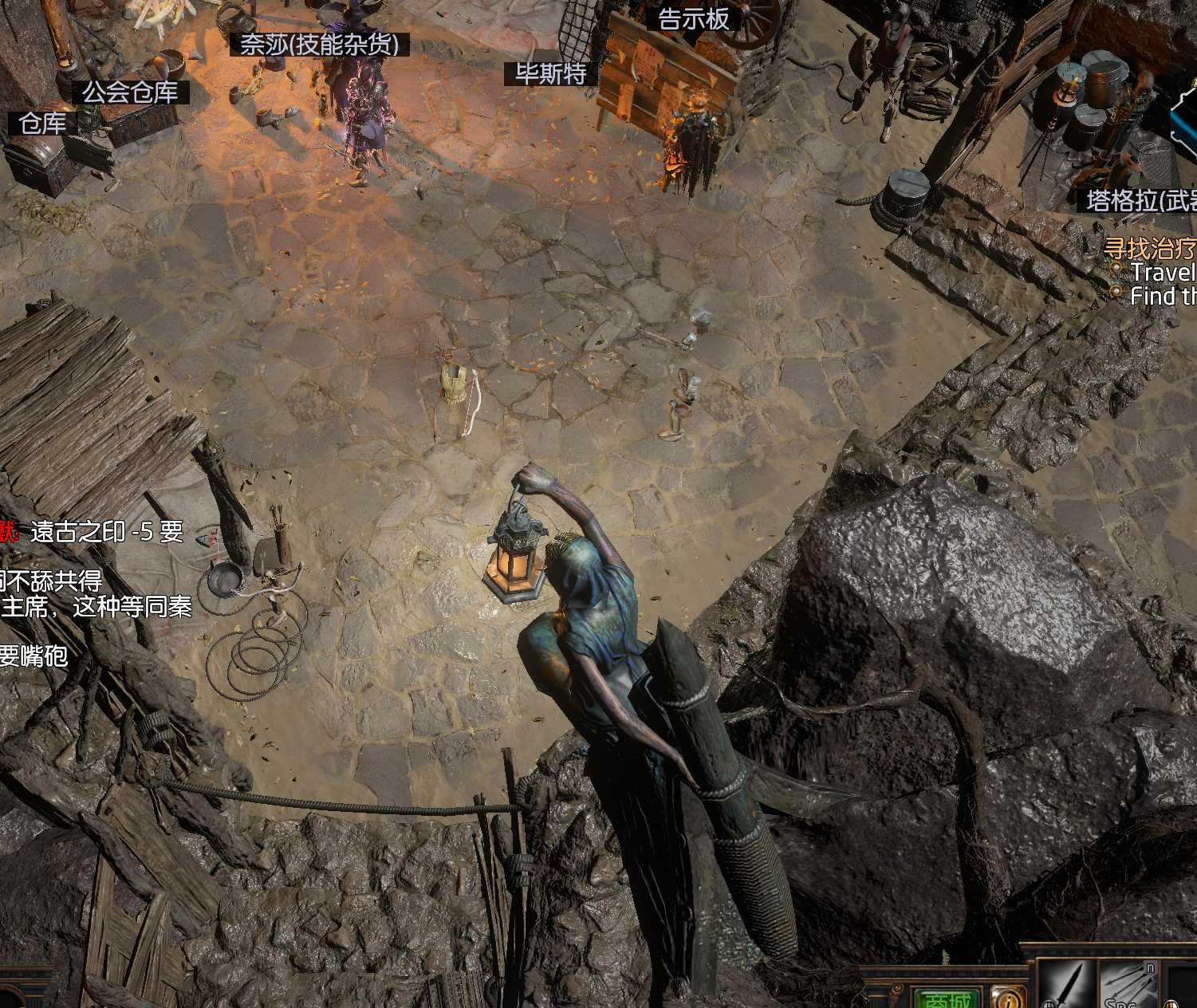This screenshot has height=1008, width=1197.
Task: Click the 仓库 stash label
Action: click(x=43, y=123)
